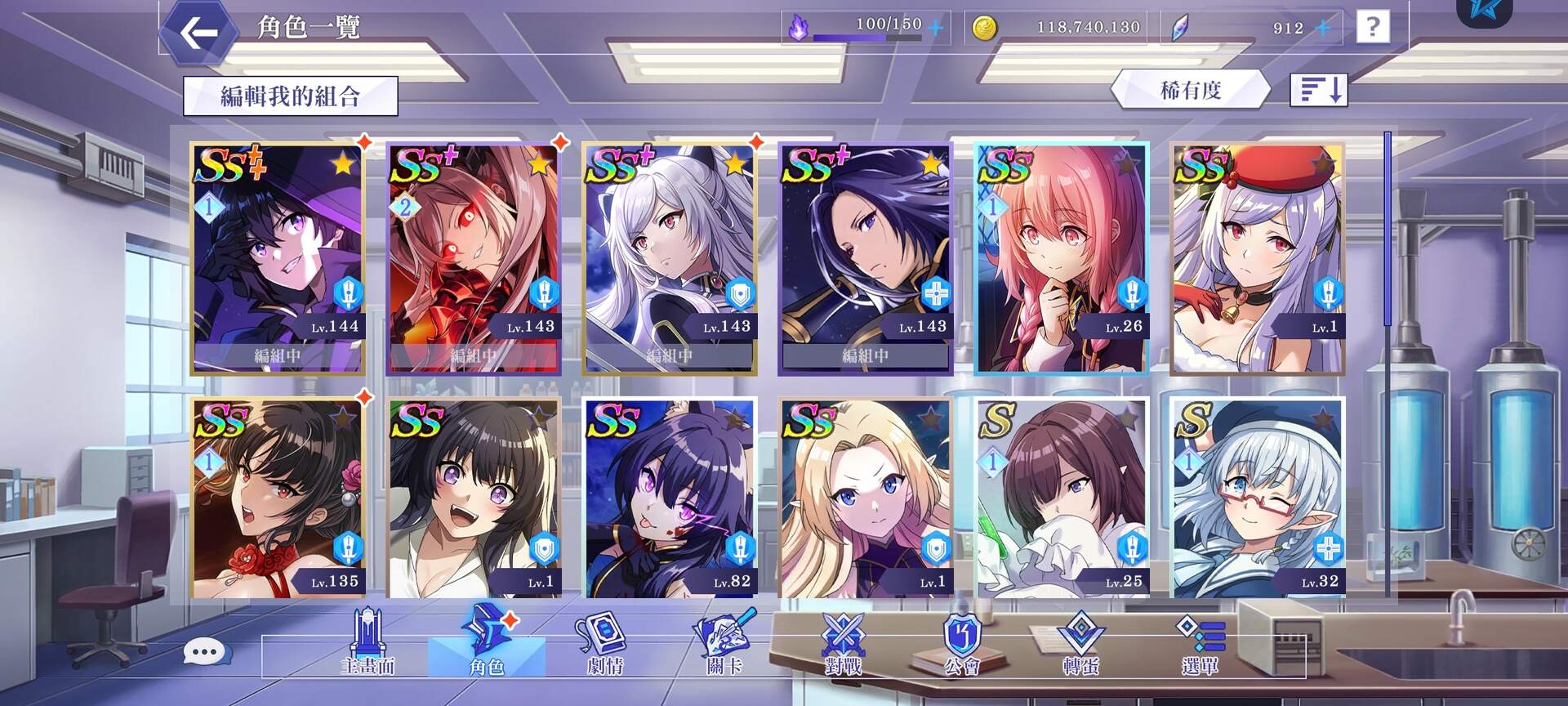Select the rose-haired SS character Lv.135
This screenshot has height=706, width=1568.
click(x=278, y=498)
